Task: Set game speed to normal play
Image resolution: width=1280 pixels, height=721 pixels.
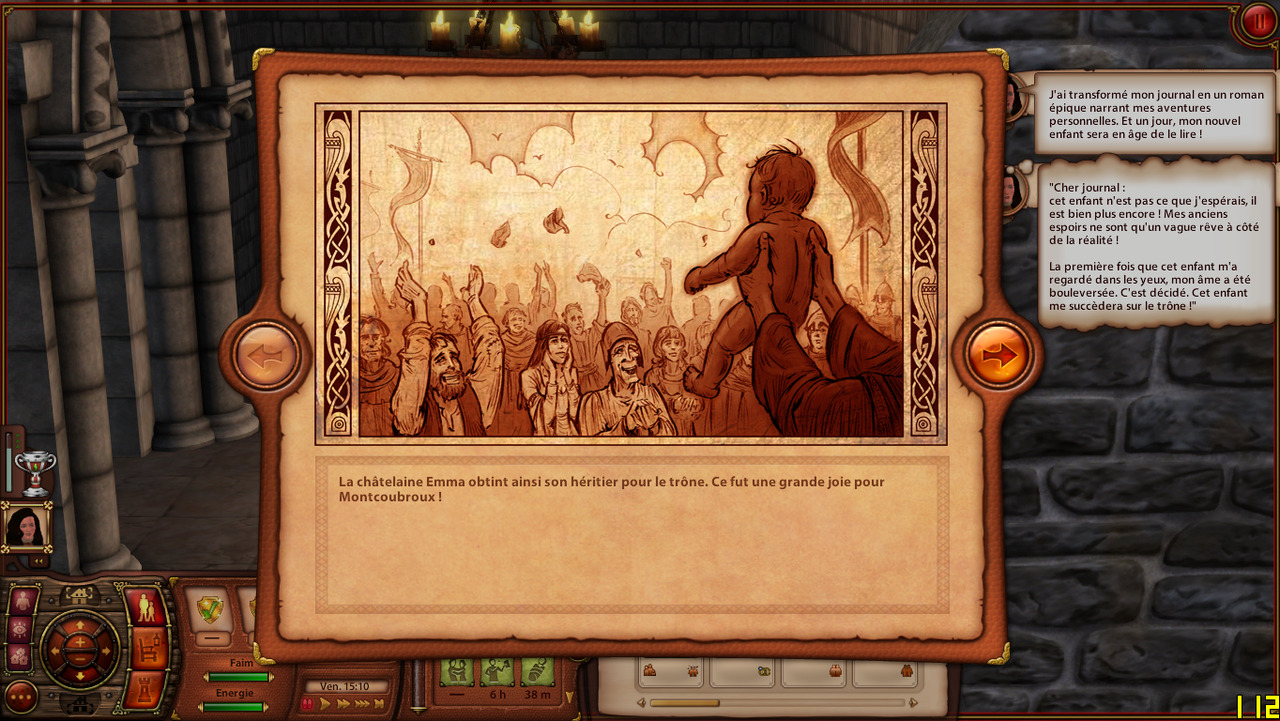Action: 325,704
